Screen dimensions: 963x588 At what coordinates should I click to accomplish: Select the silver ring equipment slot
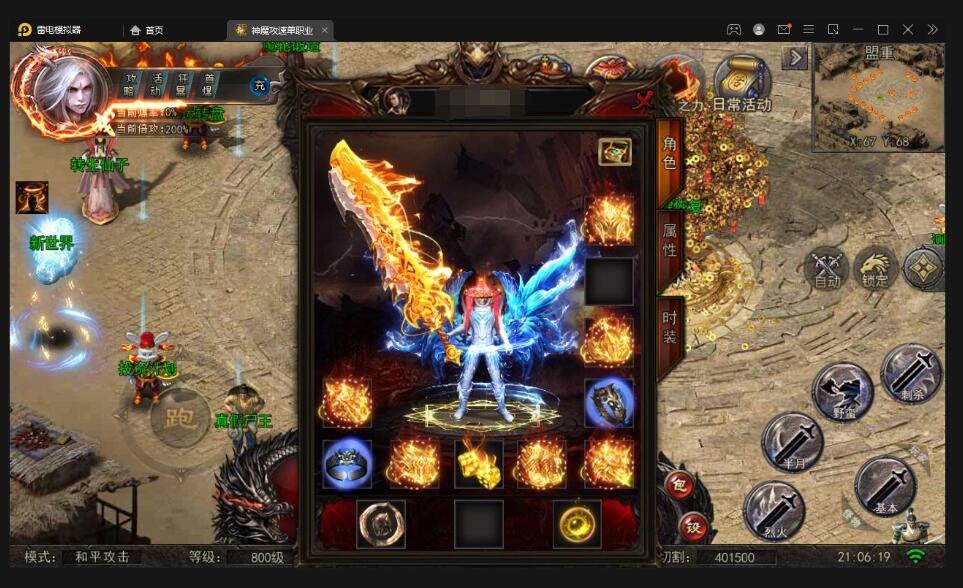click(x=347, y=464)
